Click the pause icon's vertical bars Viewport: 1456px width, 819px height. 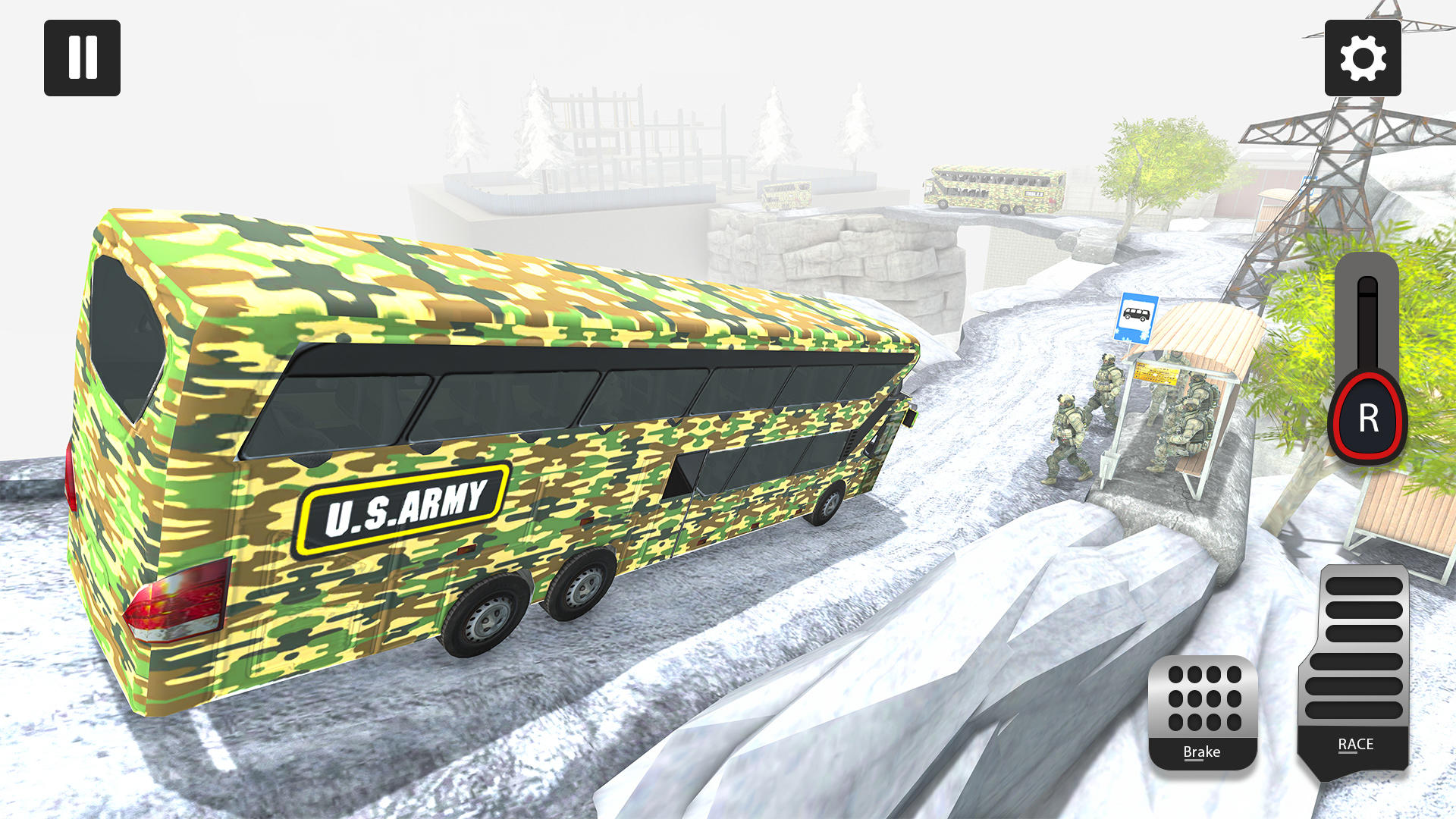pos(82,59)
